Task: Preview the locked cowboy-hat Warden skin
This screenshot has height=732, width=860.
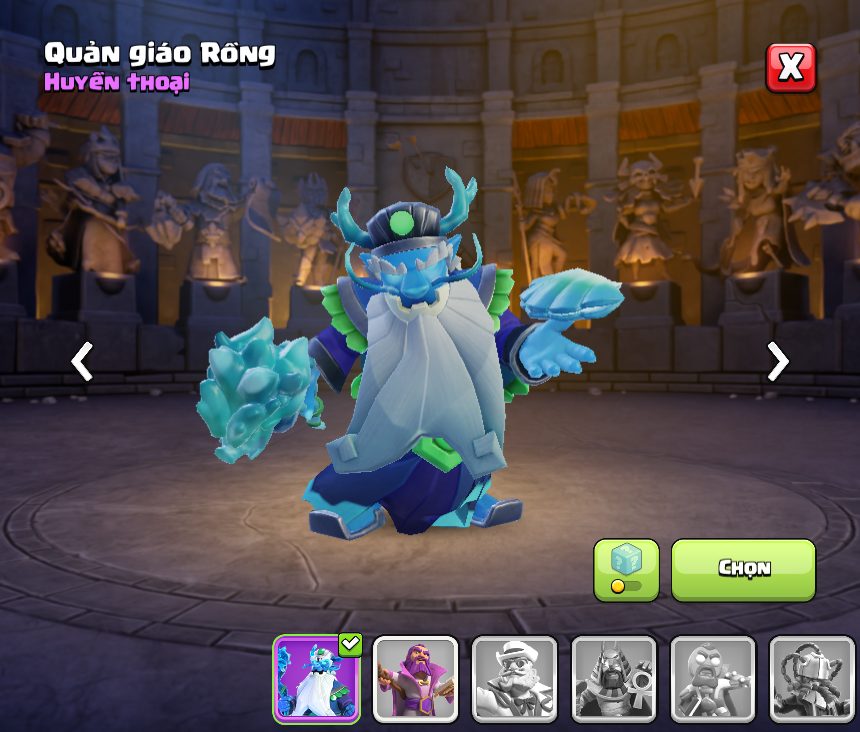Action: pos(514,679)
